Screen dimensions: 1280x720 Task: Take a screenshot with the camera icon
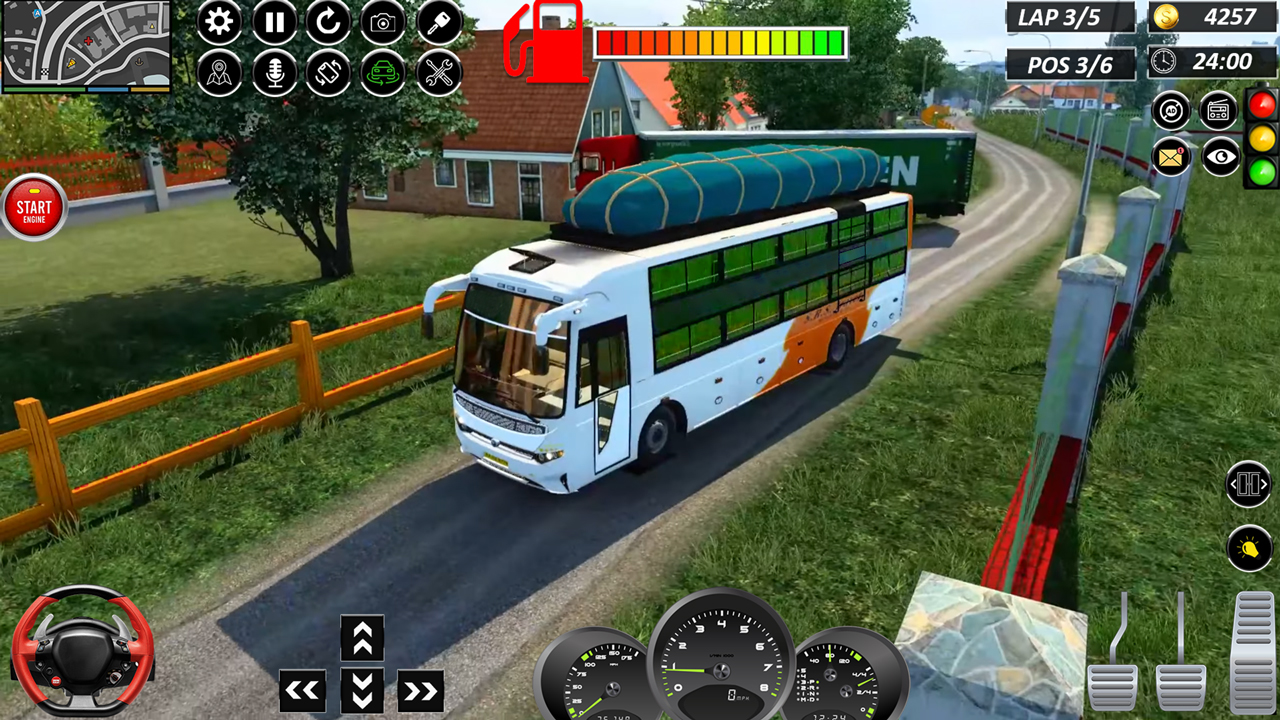tap(384, 22)
